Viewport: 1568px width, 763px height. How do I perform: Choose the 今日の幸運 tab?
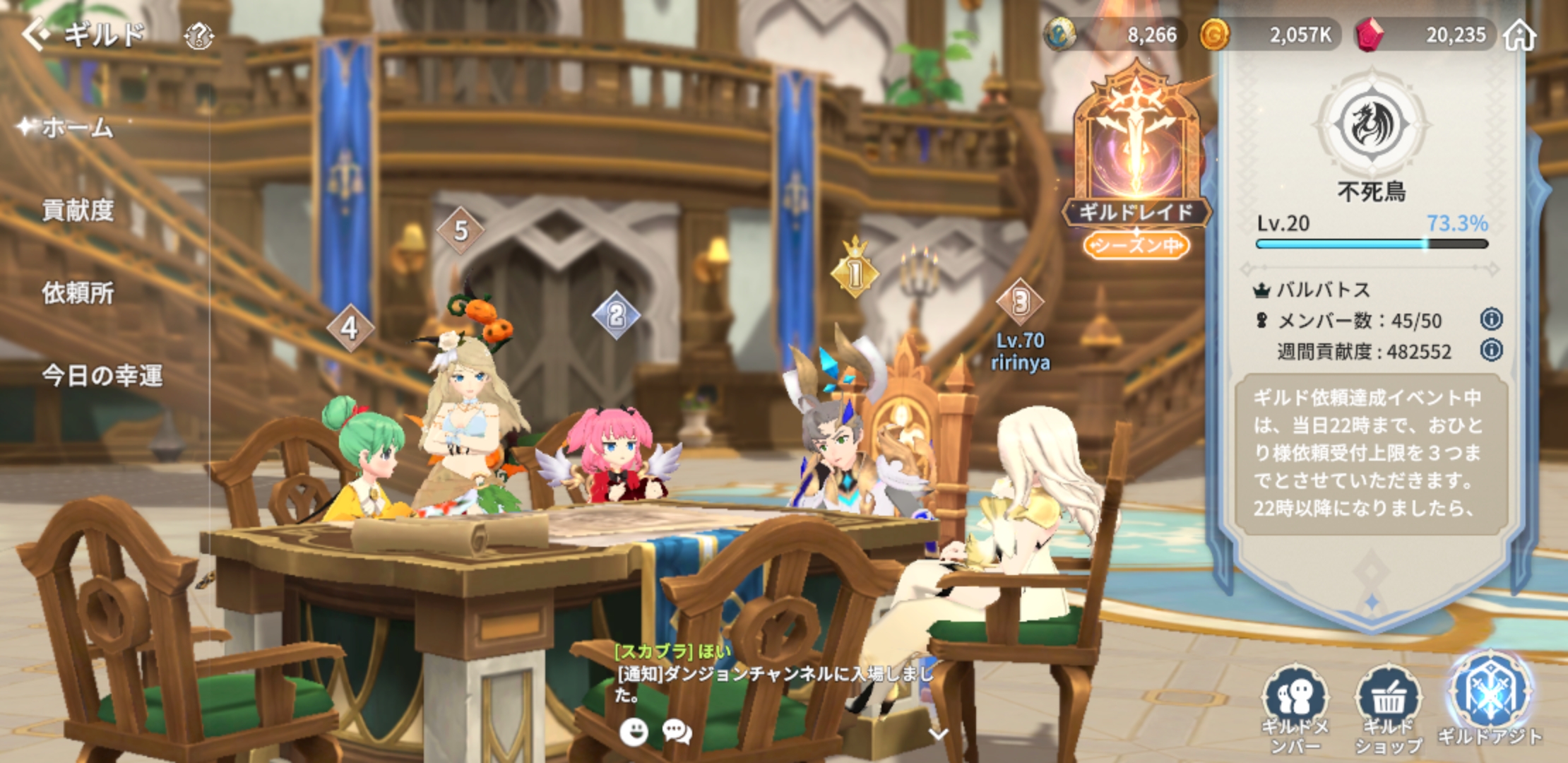[102, 376]
